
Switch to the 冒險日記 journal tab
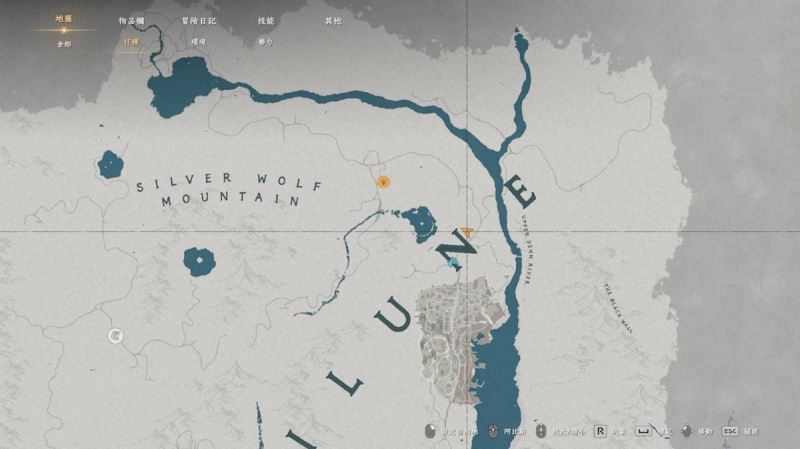(198, 20)
